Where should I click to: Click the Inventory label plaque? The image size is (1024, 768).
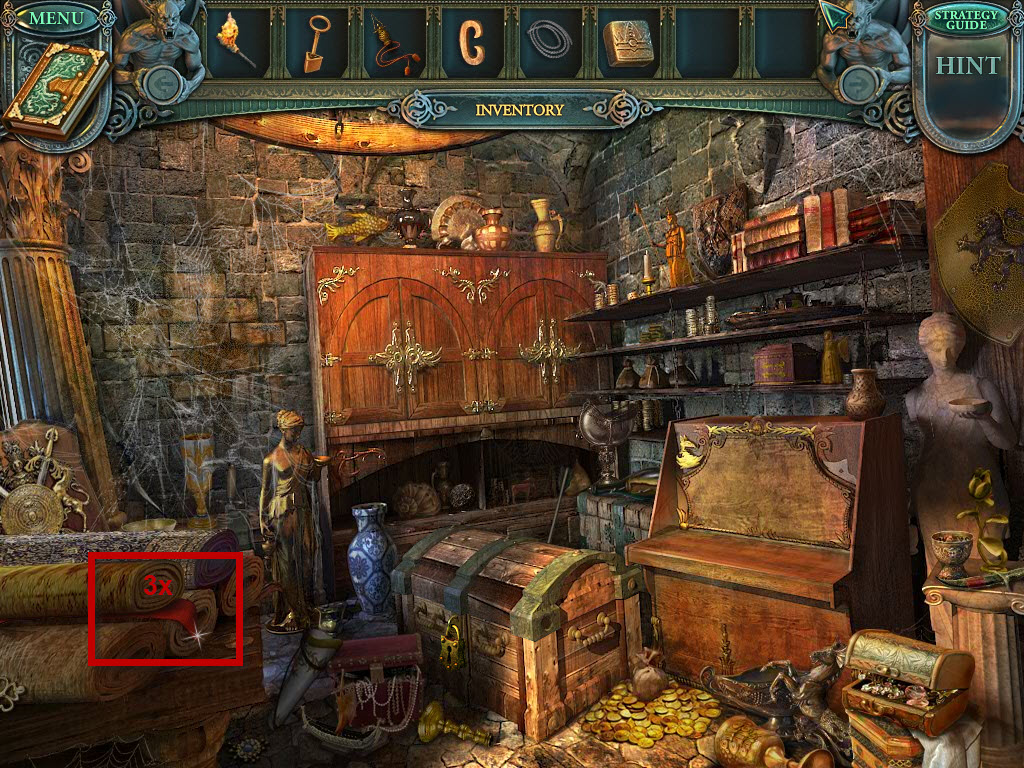[x=519, y=110]
